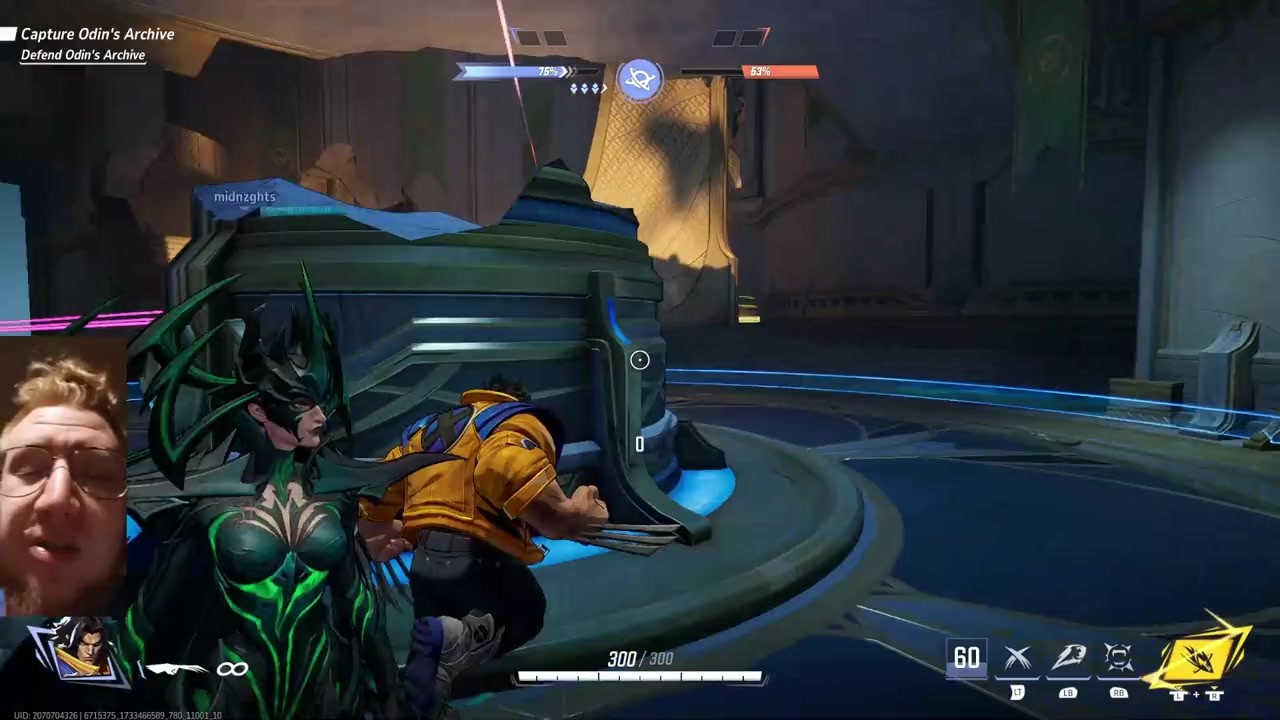This screenshot has width=1280, height=720.
Task: Open the Capture Odin's Archive objective tracker
Action: pyautogui.click(x=97, y=34)
